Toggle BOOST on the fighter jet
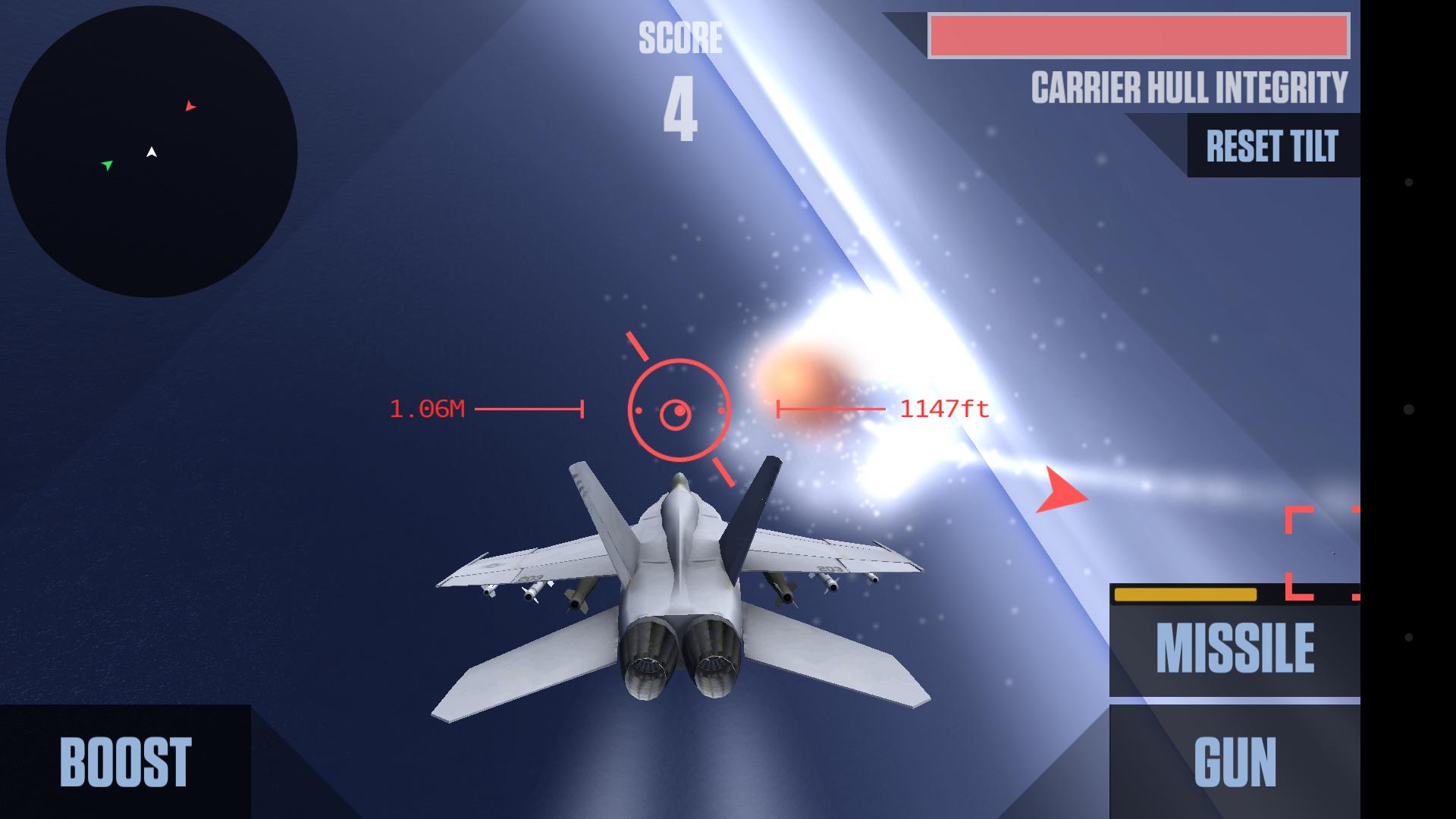Screen dimensions: 1456x819 (125, 762)
